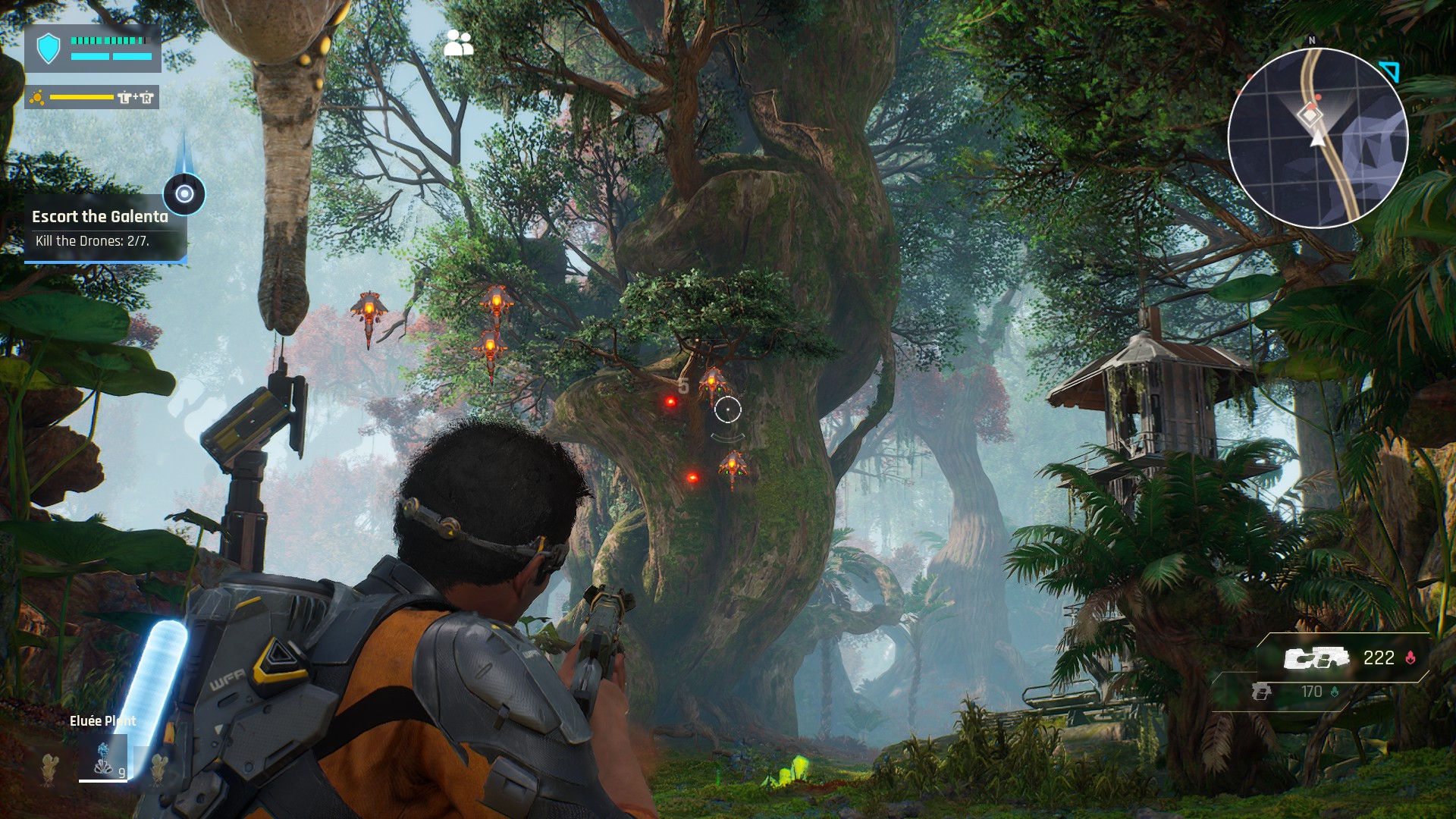Screen dimensions: 1456x819
Task: Select the Eluée Plant item slot
Action: (104, 758)
